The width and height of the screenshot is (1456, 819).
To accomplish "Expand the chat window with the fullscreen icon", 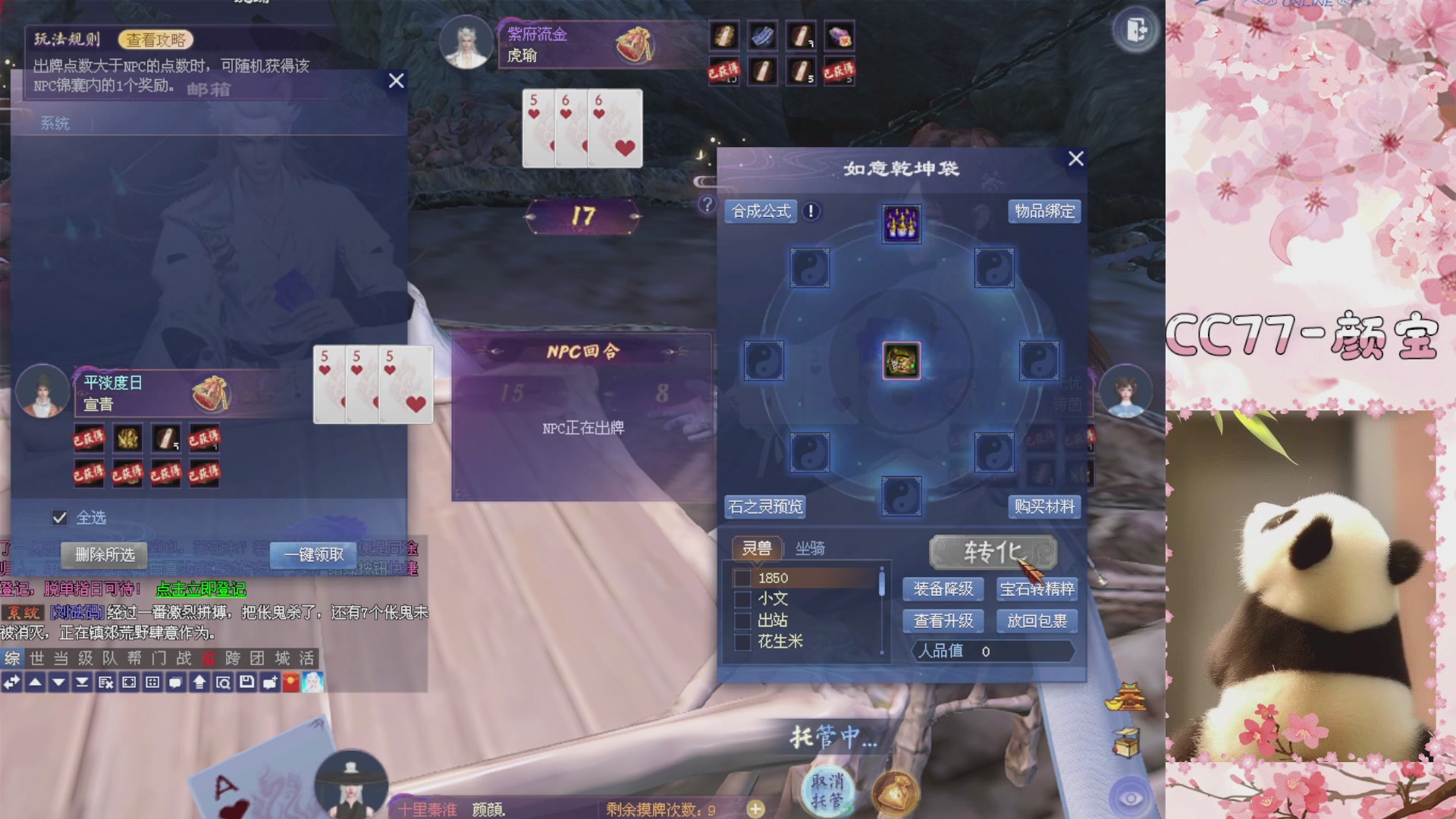I will [x=129, y=682].
